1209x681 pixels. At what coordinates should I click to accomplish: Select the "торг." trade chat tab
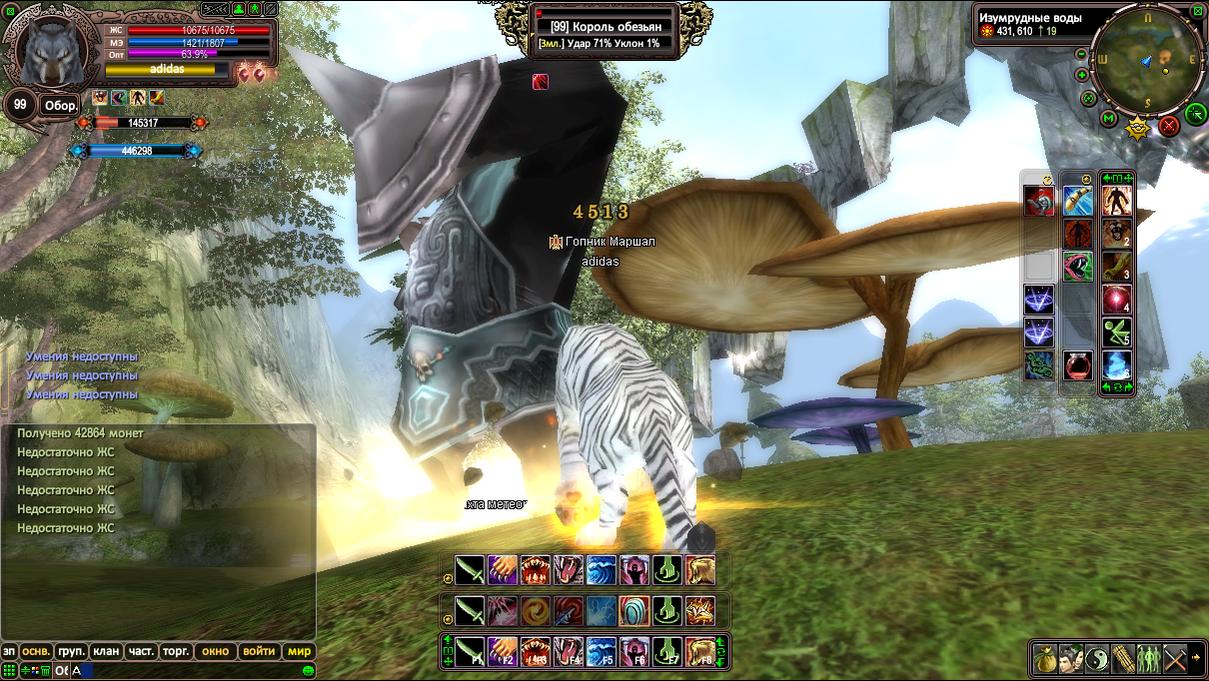click(x=176, y=651)
